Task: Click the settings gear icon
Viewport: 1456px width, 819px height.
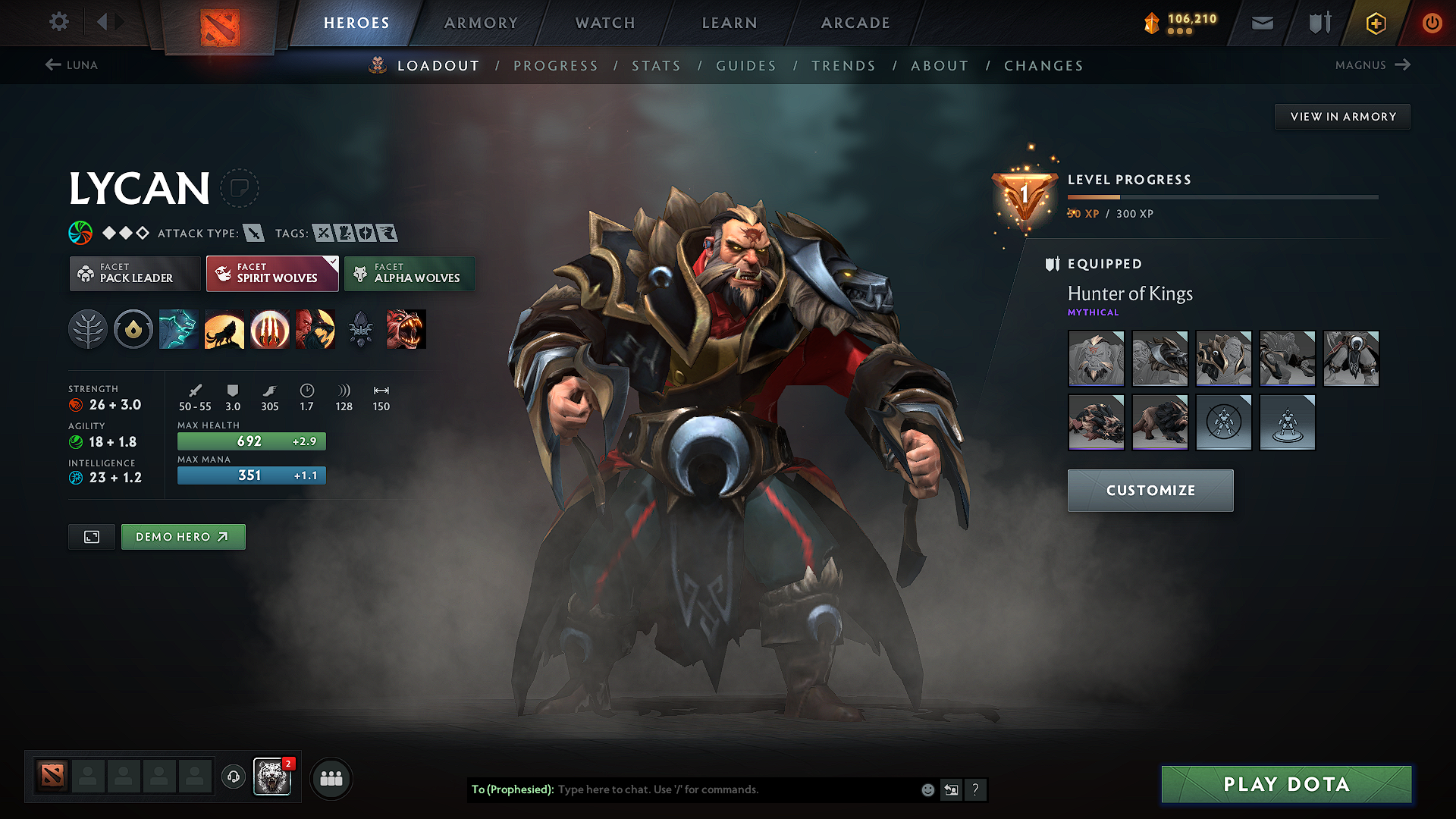Action: point(58,22)
